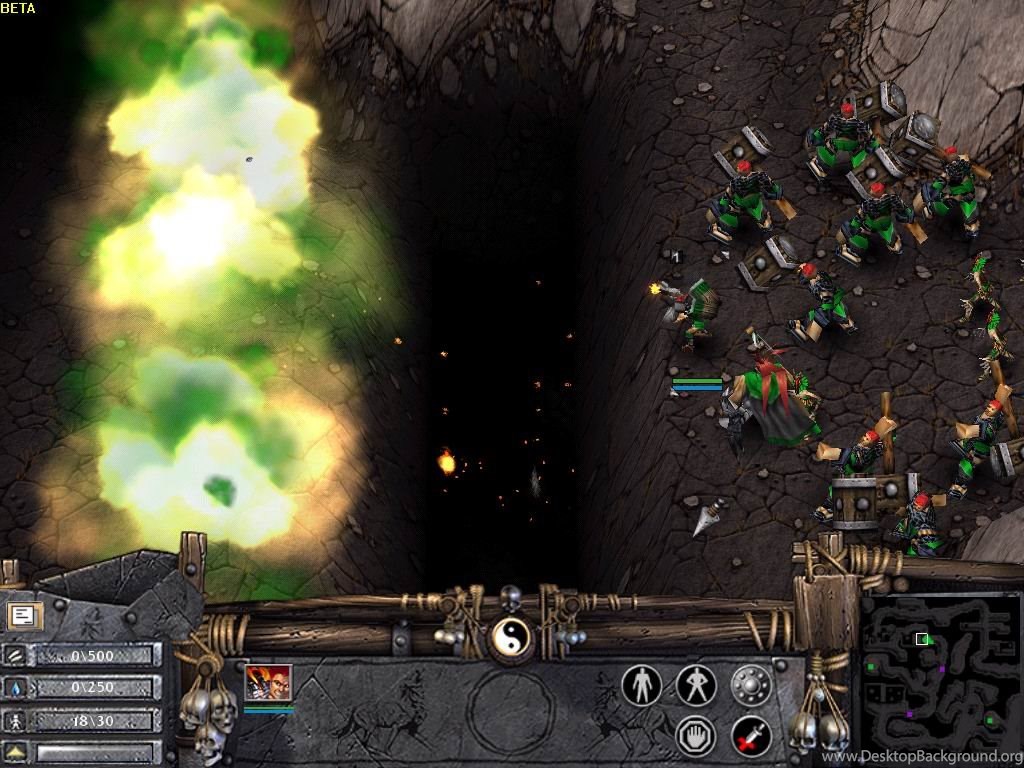The image size is (1024, 768).
Task: Activate the round shield command
Action: 751,685
